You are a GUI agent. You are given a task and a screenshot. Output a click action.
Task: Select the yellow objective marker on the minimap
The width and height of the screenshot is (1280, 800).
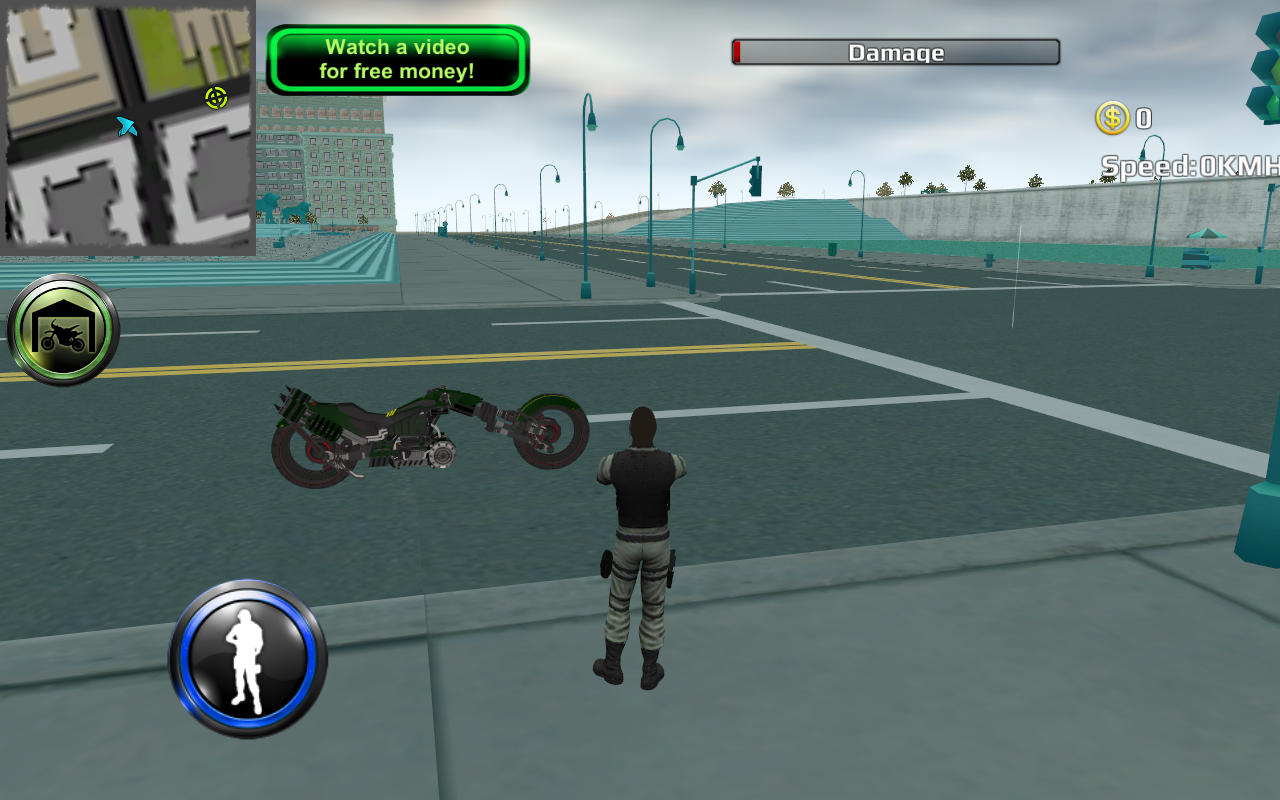pyautogui.click(x=213, y=98)
